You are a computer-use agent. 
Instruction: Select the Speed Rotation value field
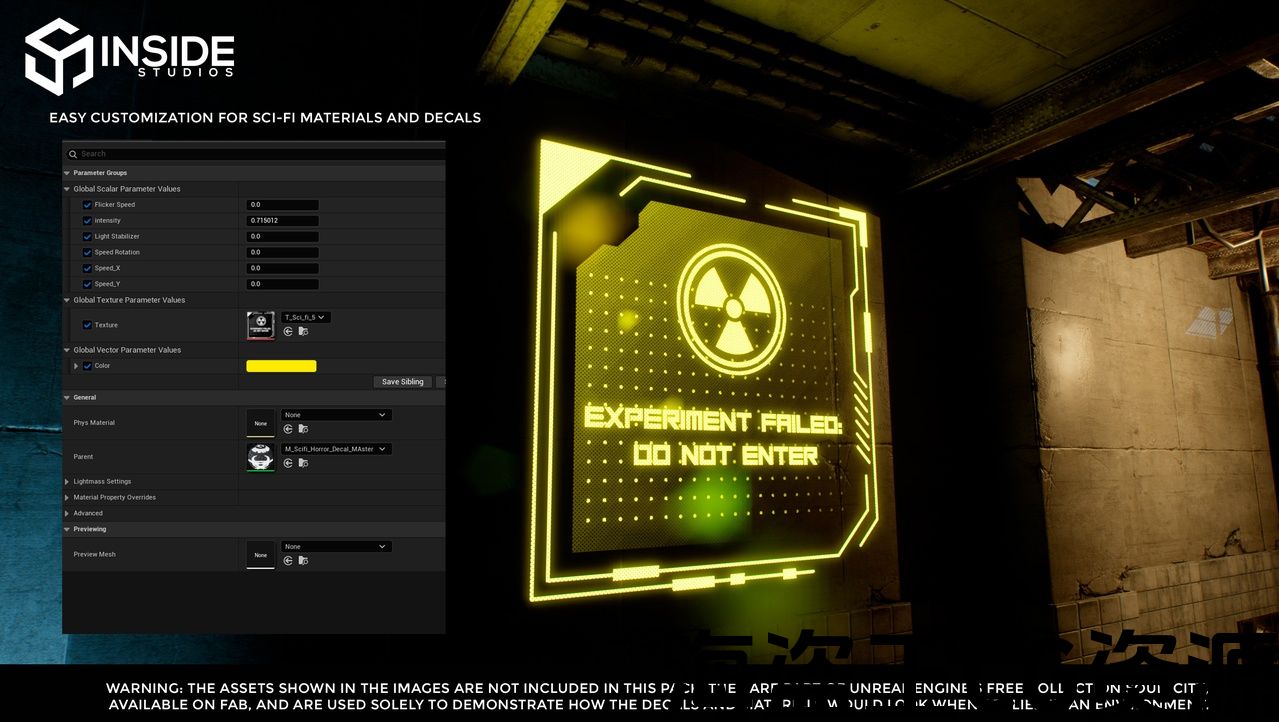pos(282,253)
